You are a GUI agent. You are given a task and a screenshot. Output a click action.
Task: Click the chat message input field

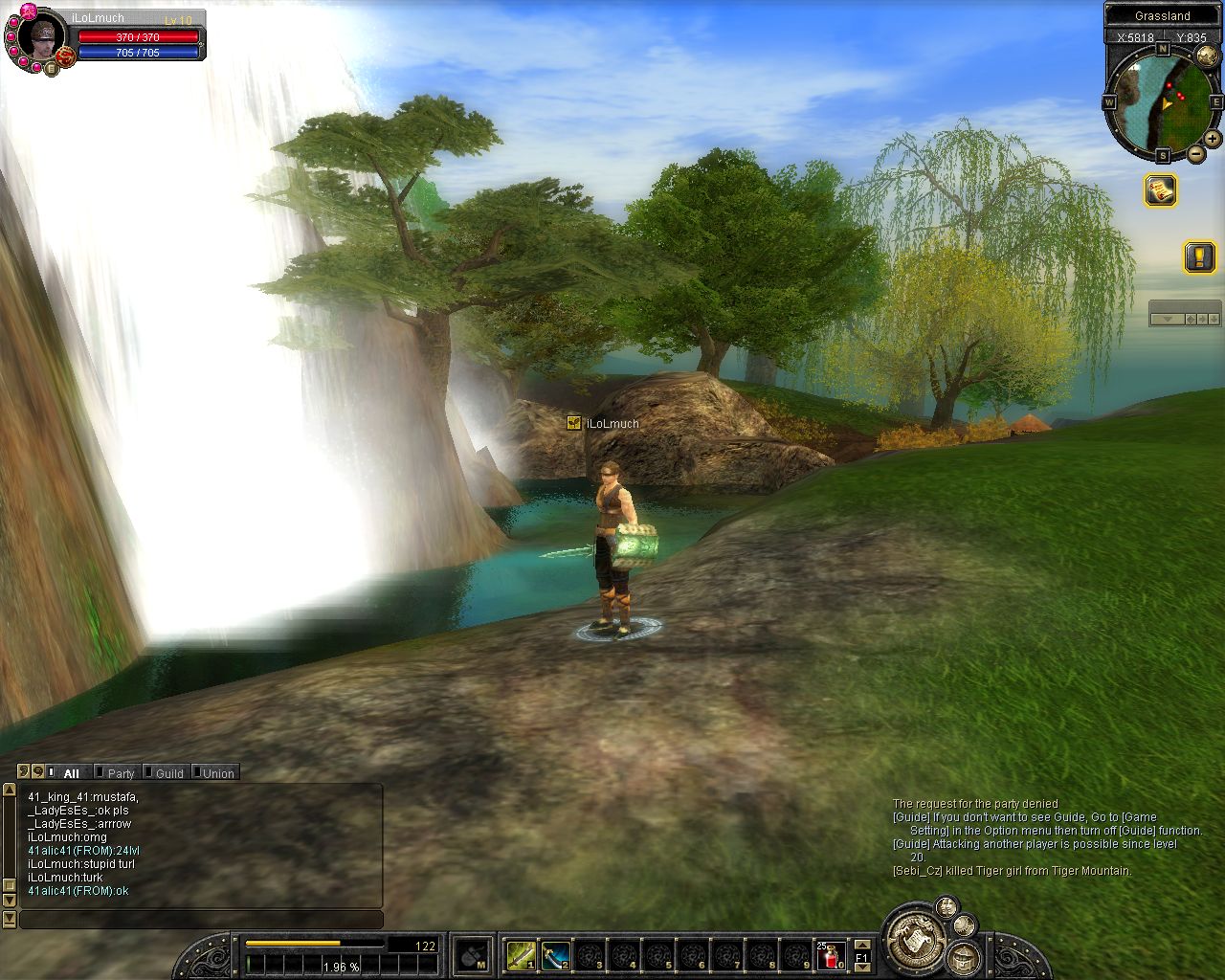point(201,920)
